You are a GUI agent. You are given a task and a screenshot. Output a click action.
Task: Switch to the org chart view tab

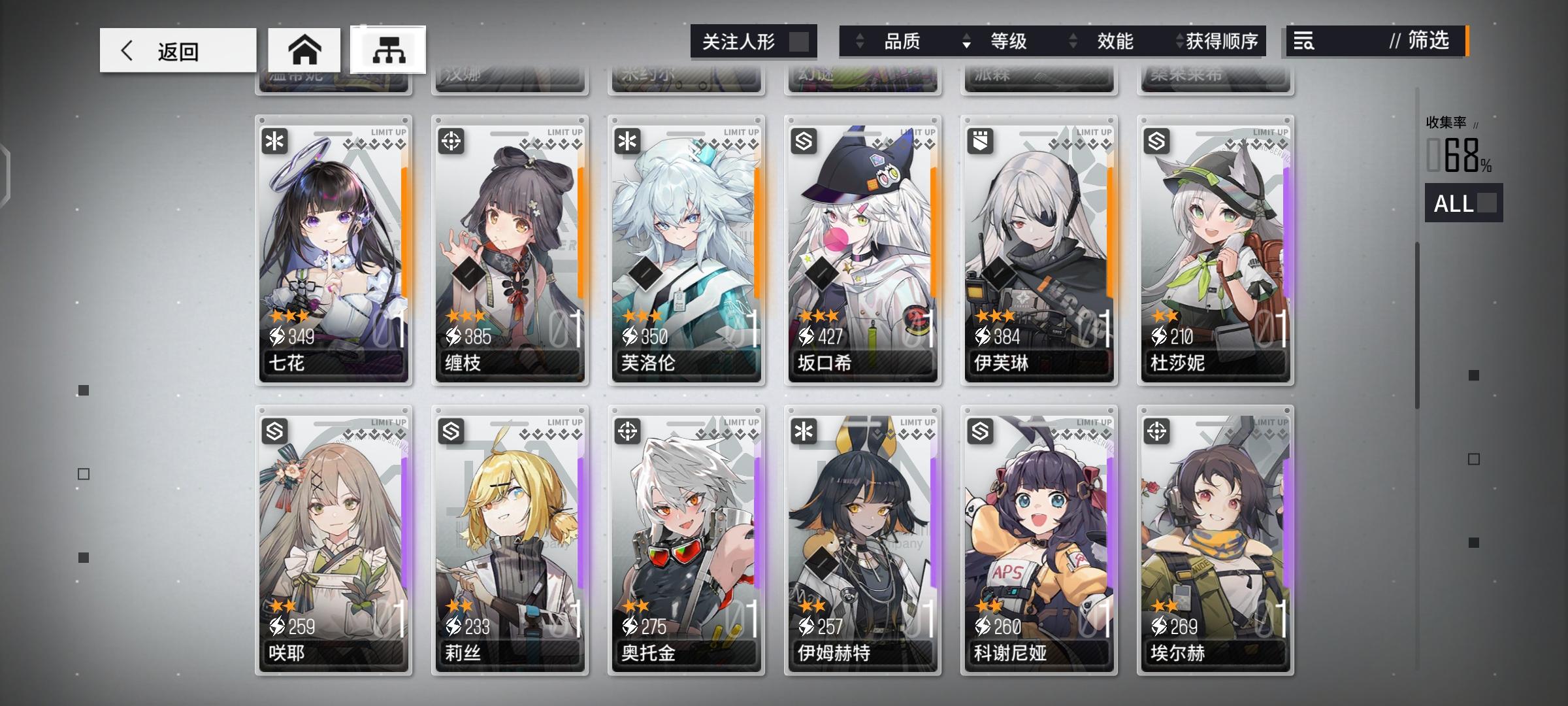tap(390, 50)
